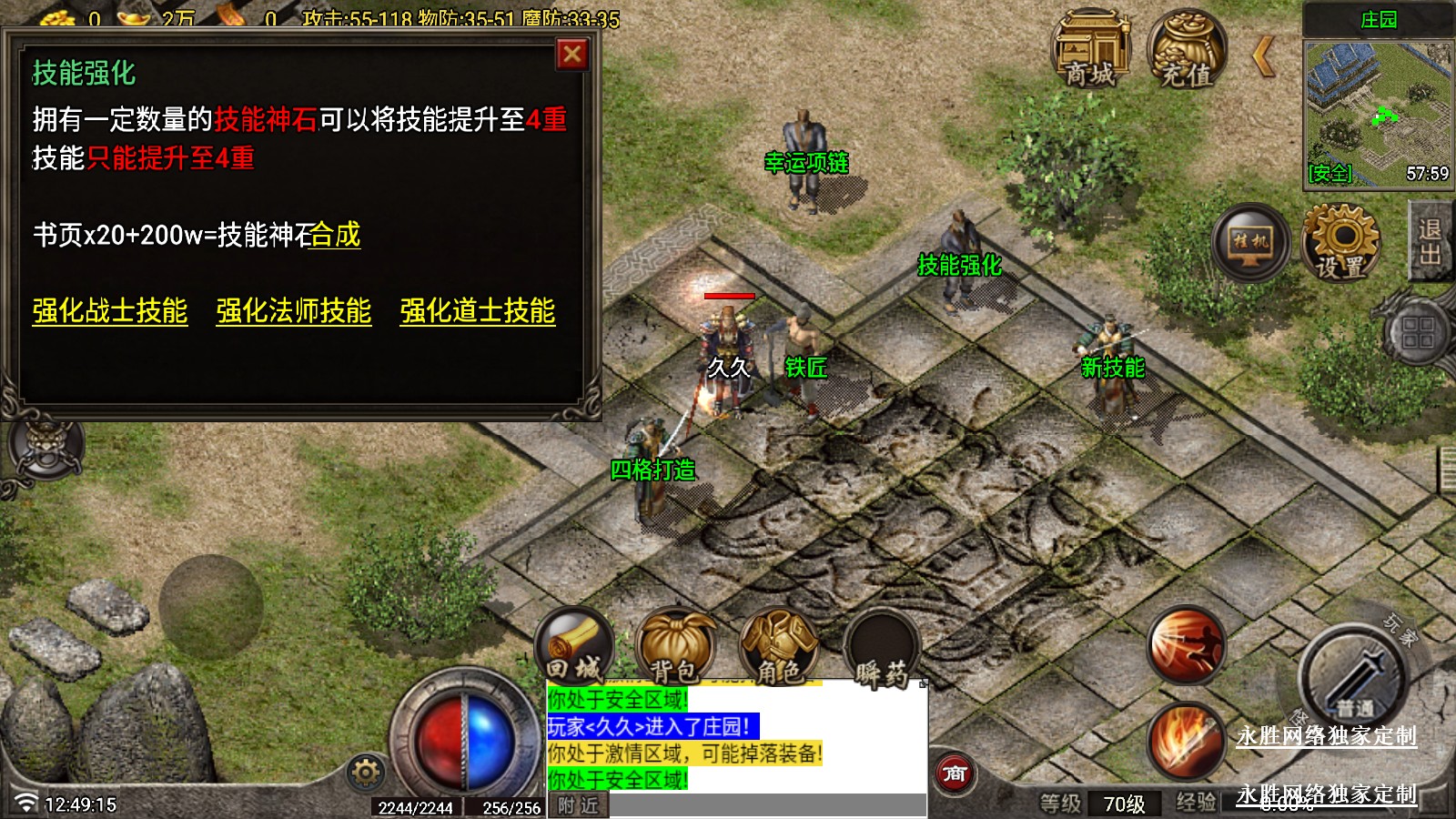This screenshot has height=819, width=1456.
Task: Toggle the 挂机 auto-play monitor button
Action: pos(1250,242)
